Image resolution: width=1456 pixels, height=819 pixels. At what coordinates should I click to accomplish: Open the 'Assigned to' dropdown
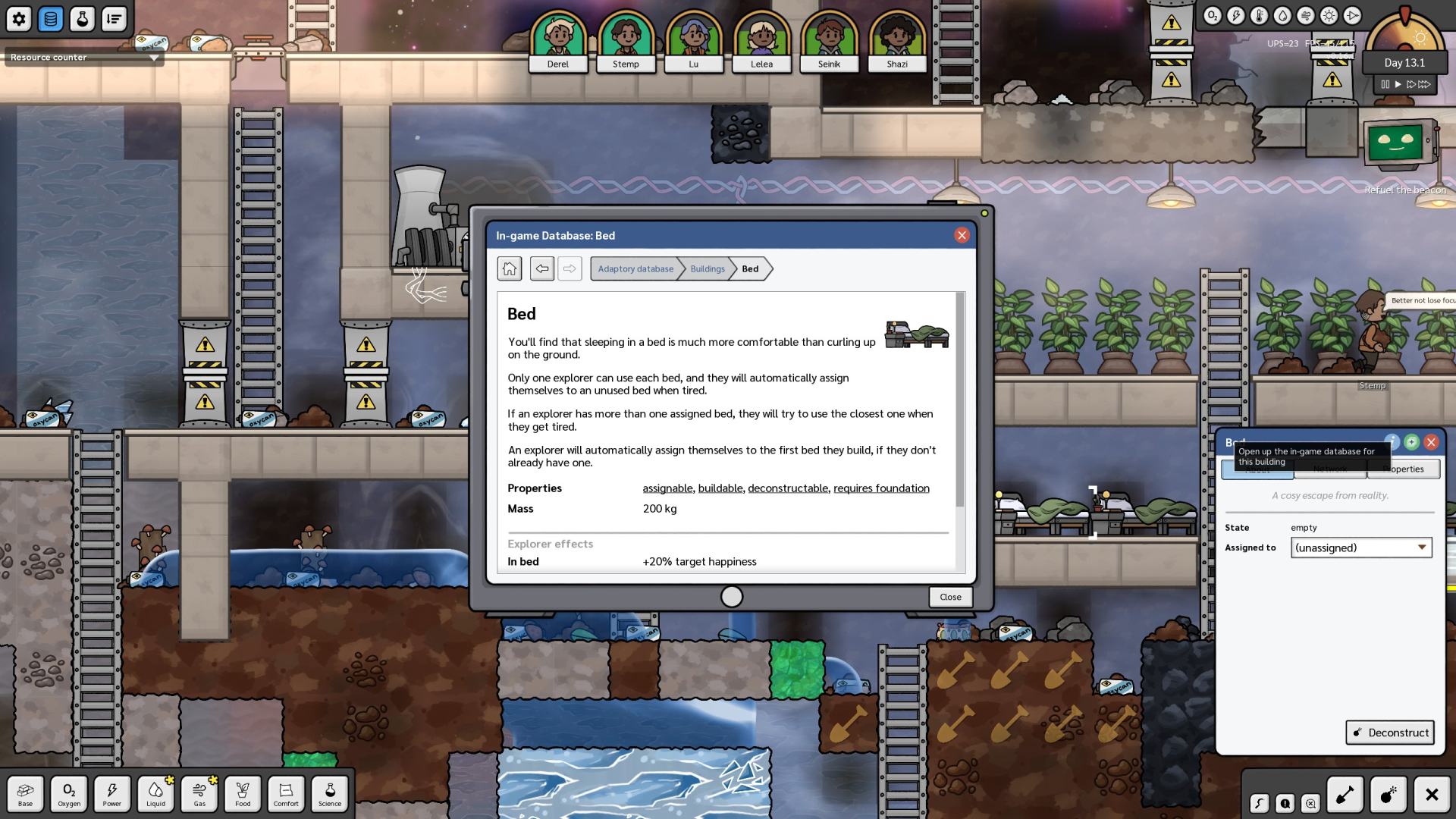1361,548
